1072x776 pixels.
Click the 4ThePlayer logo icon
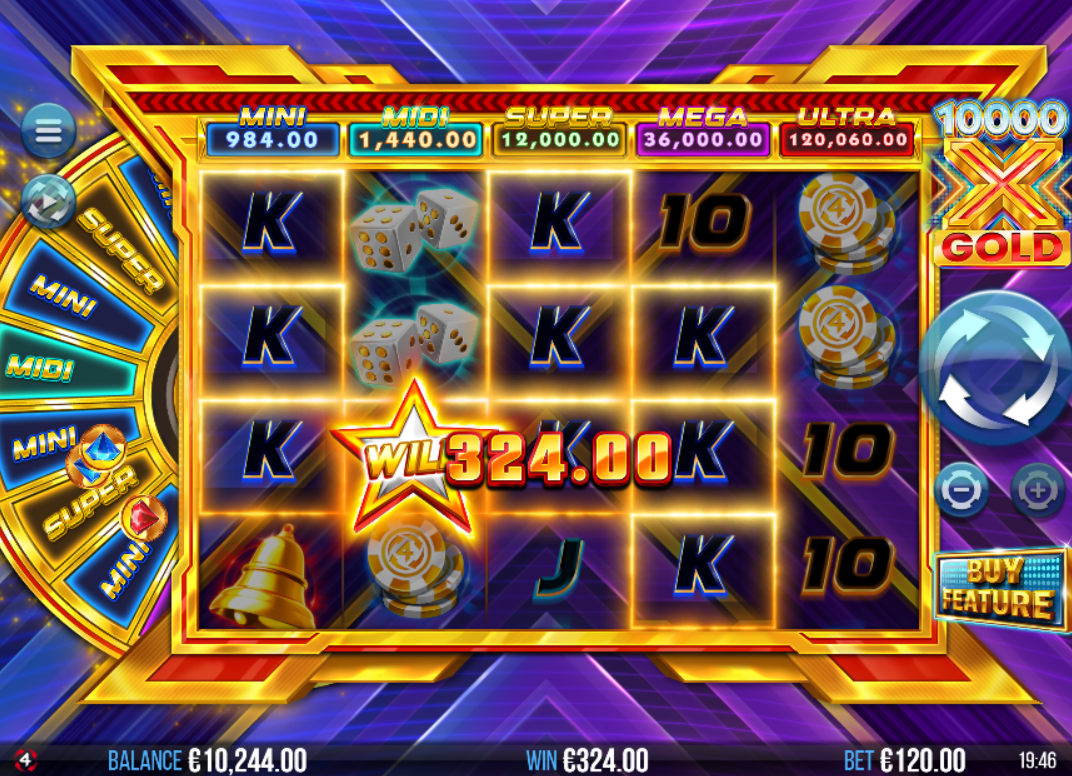(26, 759)
